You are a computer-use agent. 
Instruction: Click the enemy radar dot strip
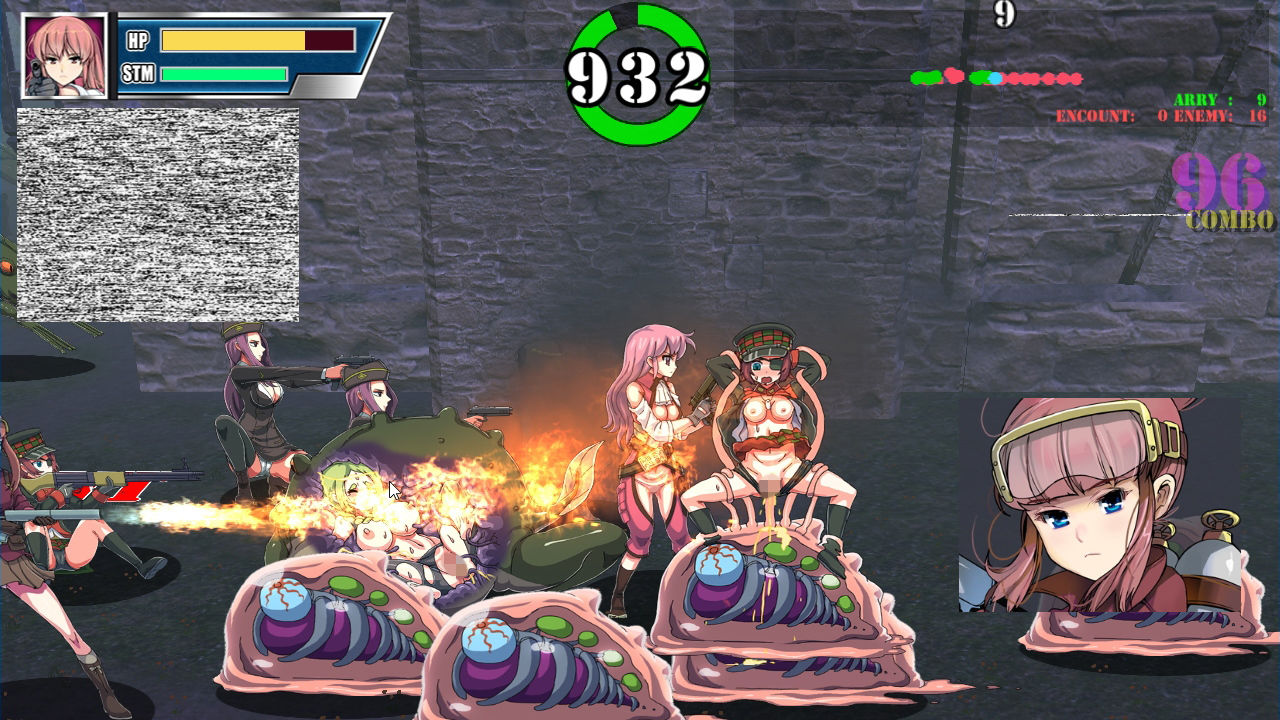[996, 77]
